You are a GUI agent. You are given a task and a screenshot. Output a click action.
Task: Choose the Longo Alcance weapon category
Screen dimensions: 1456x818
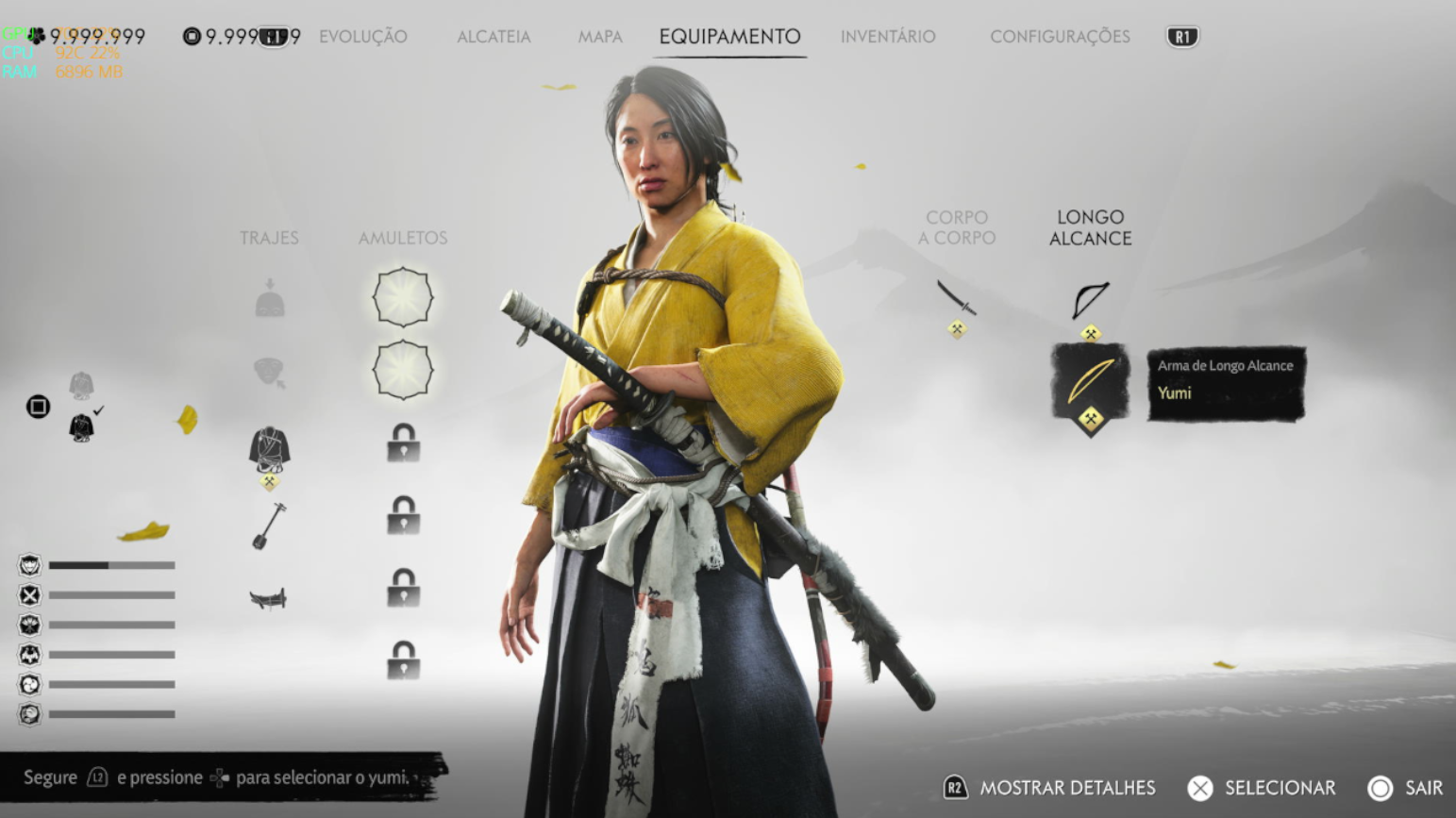[1090, 227]
